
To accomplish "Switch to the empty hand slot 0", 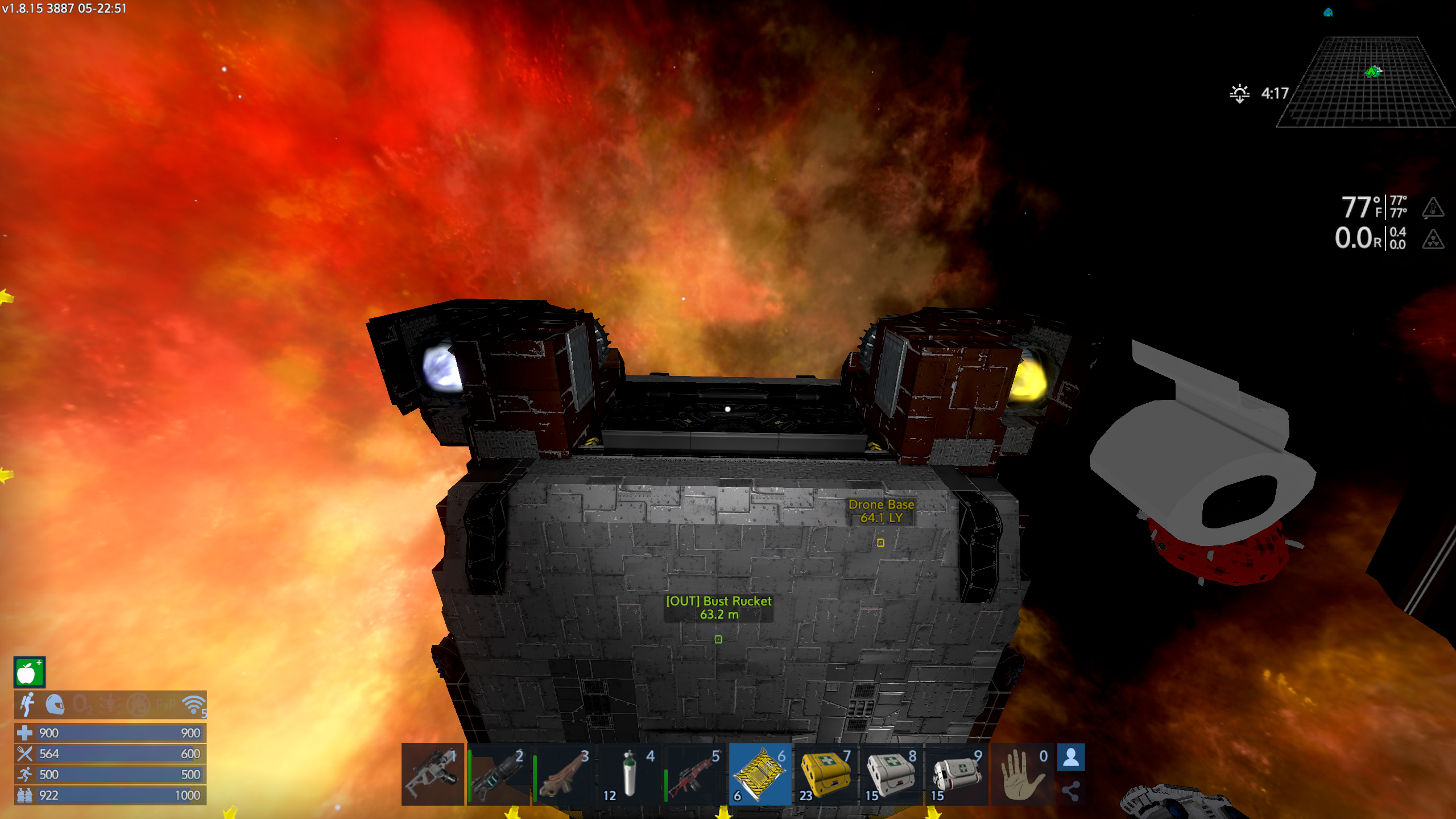I will pyautogui.click(x=1022, y=774).
